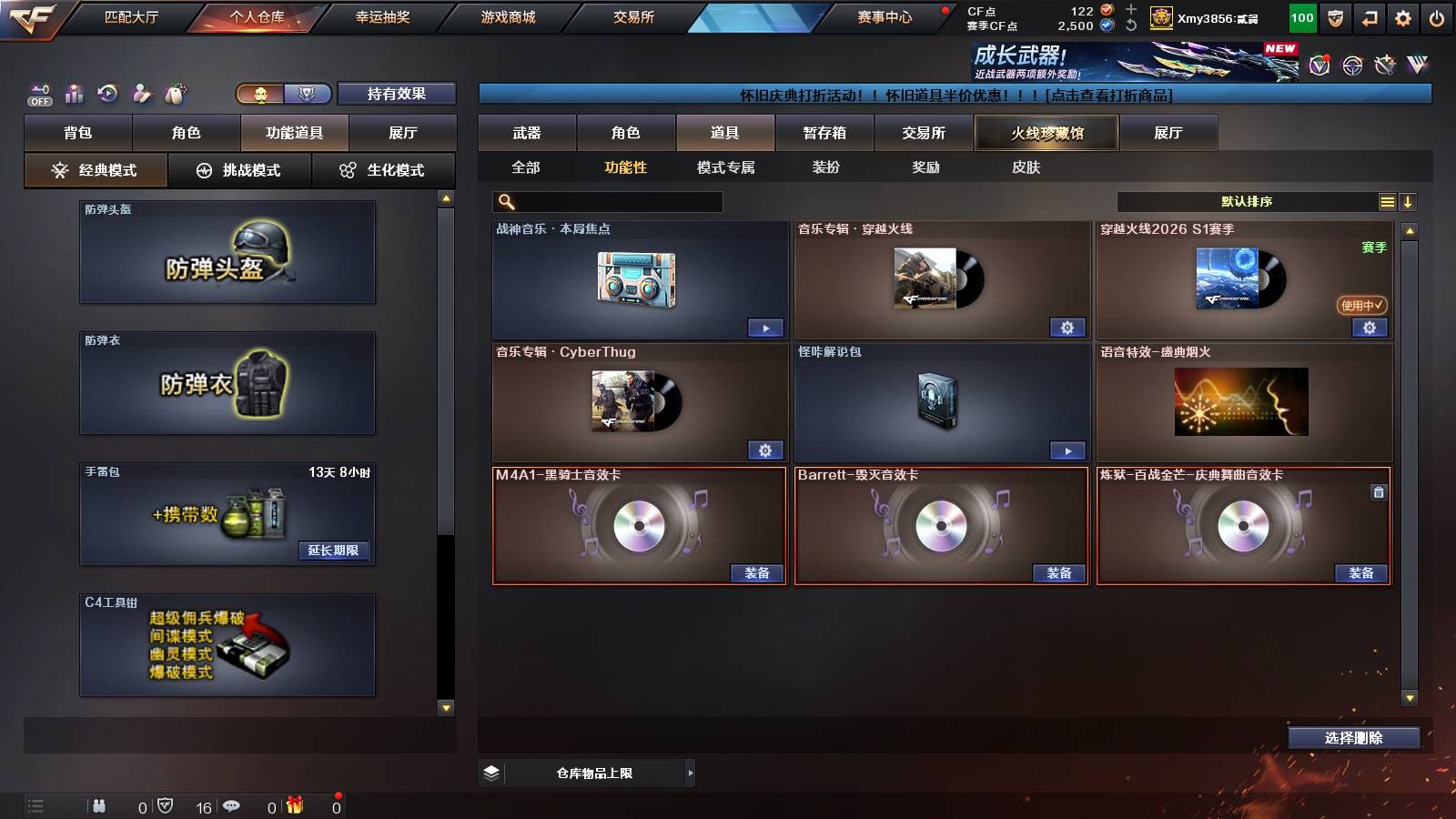Click the gift box icon with notification dot
1456x819 pixels.
295,805
